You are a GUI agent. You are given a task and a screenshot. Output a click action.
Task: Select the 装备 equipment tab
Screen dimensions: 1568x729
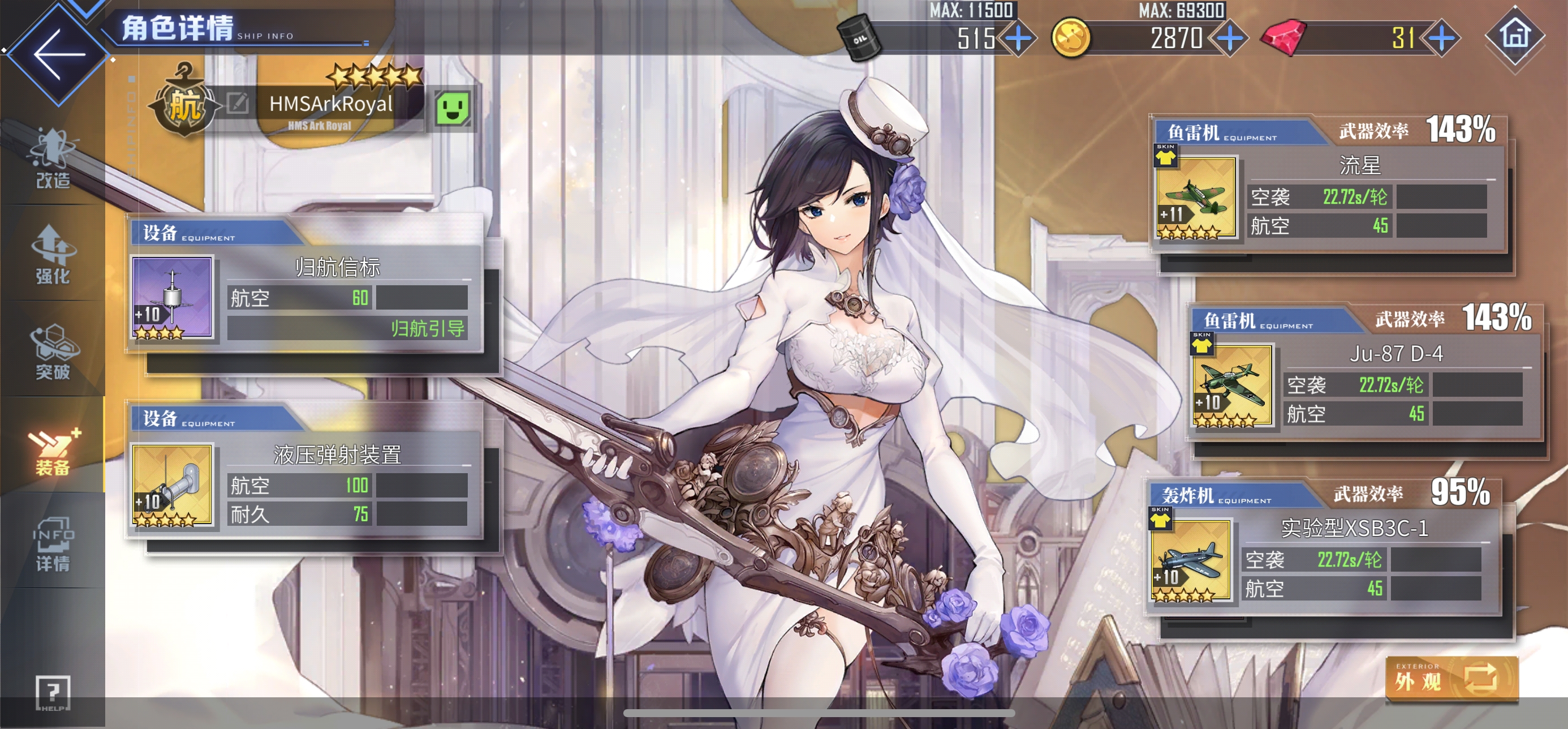pos(53,448)
